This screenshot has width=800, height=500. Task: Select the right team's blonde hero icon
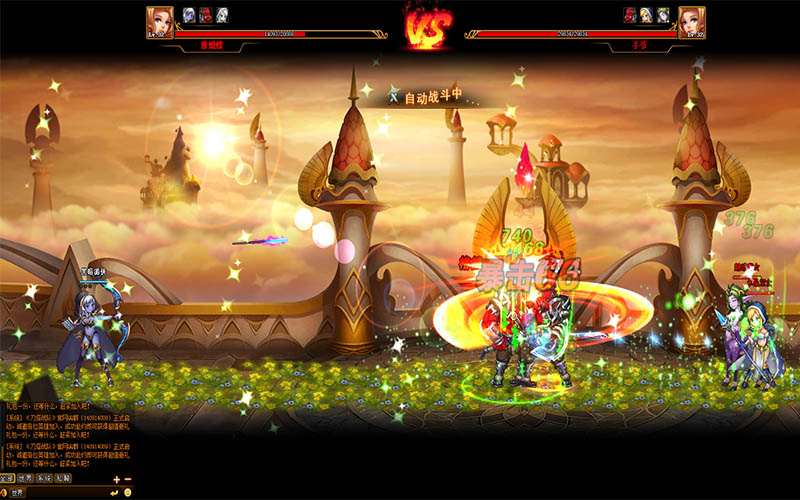click(647, 14)
